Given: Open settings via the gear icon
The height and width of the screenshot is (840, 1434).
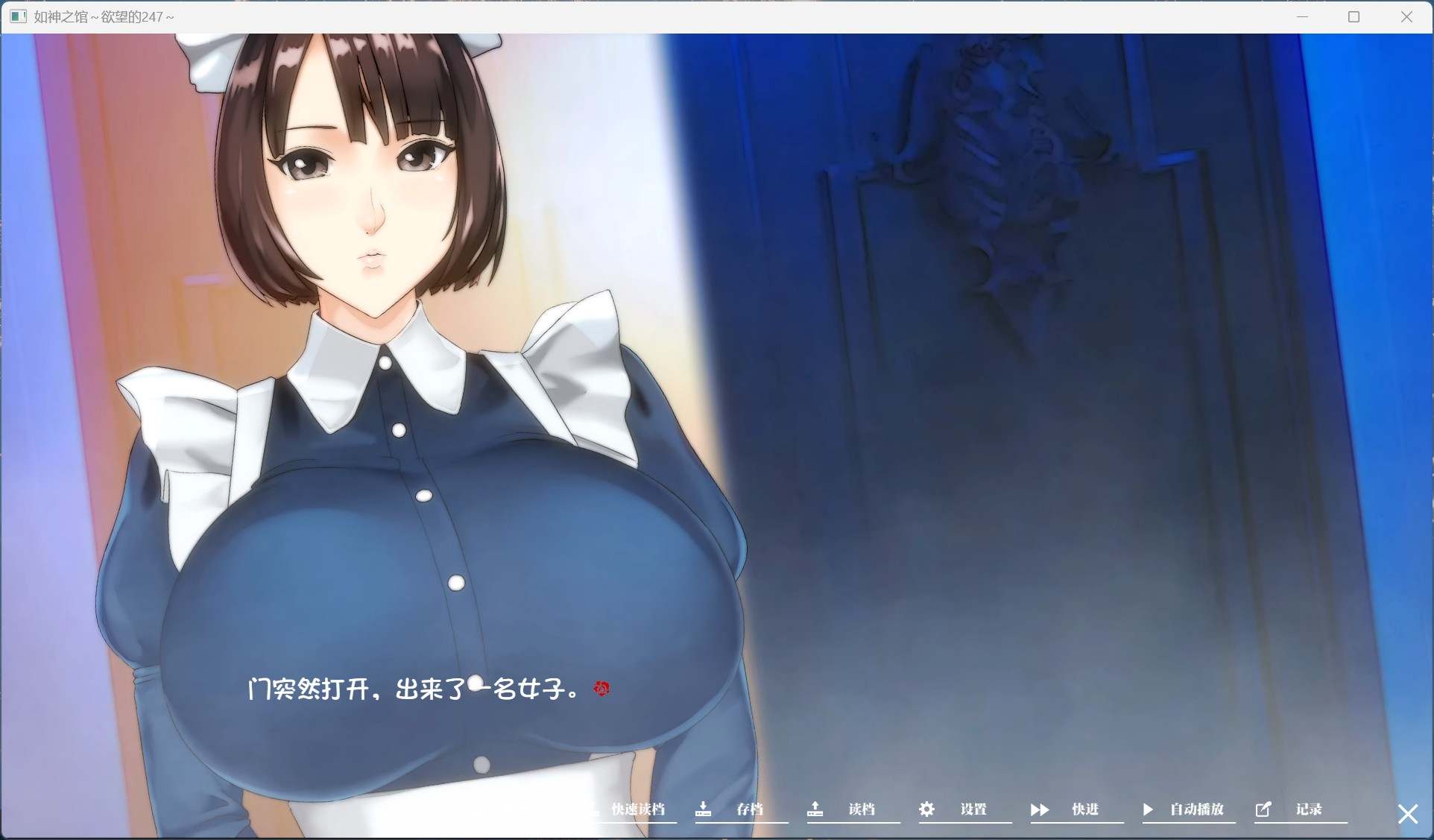Looking at the screenshot, I should point(926,809).
